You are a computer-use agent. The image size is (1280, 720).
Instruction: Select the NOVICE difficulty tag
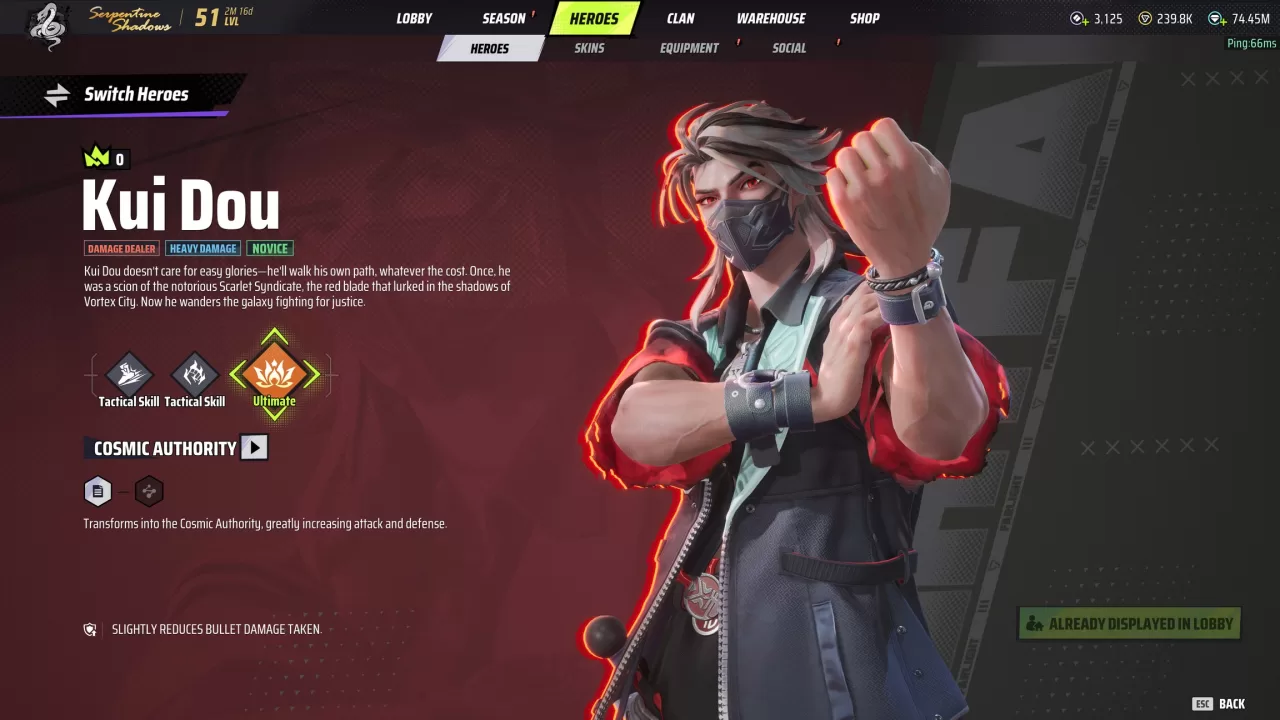coord(270,248)
